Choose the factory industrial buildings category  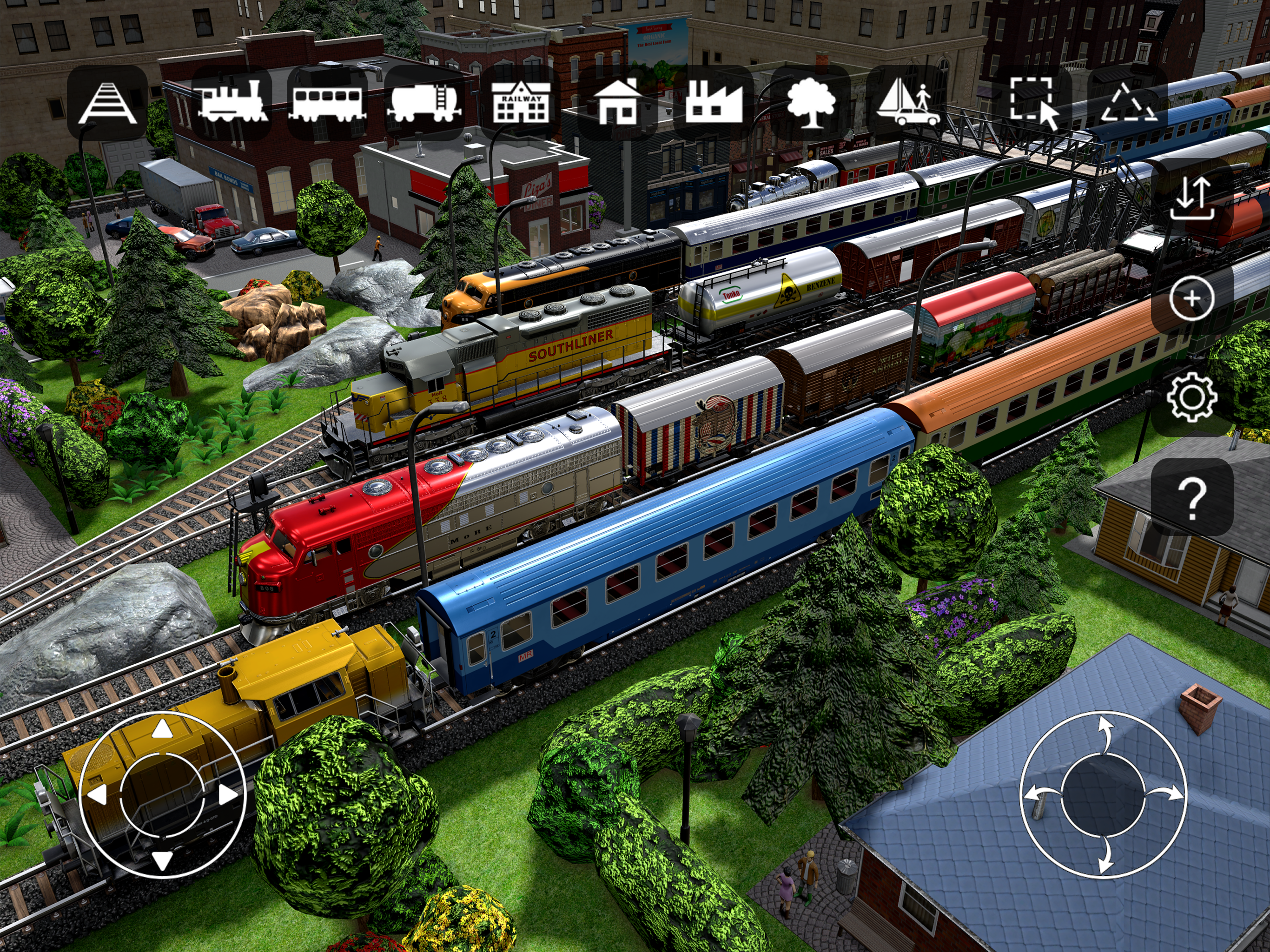714,102
